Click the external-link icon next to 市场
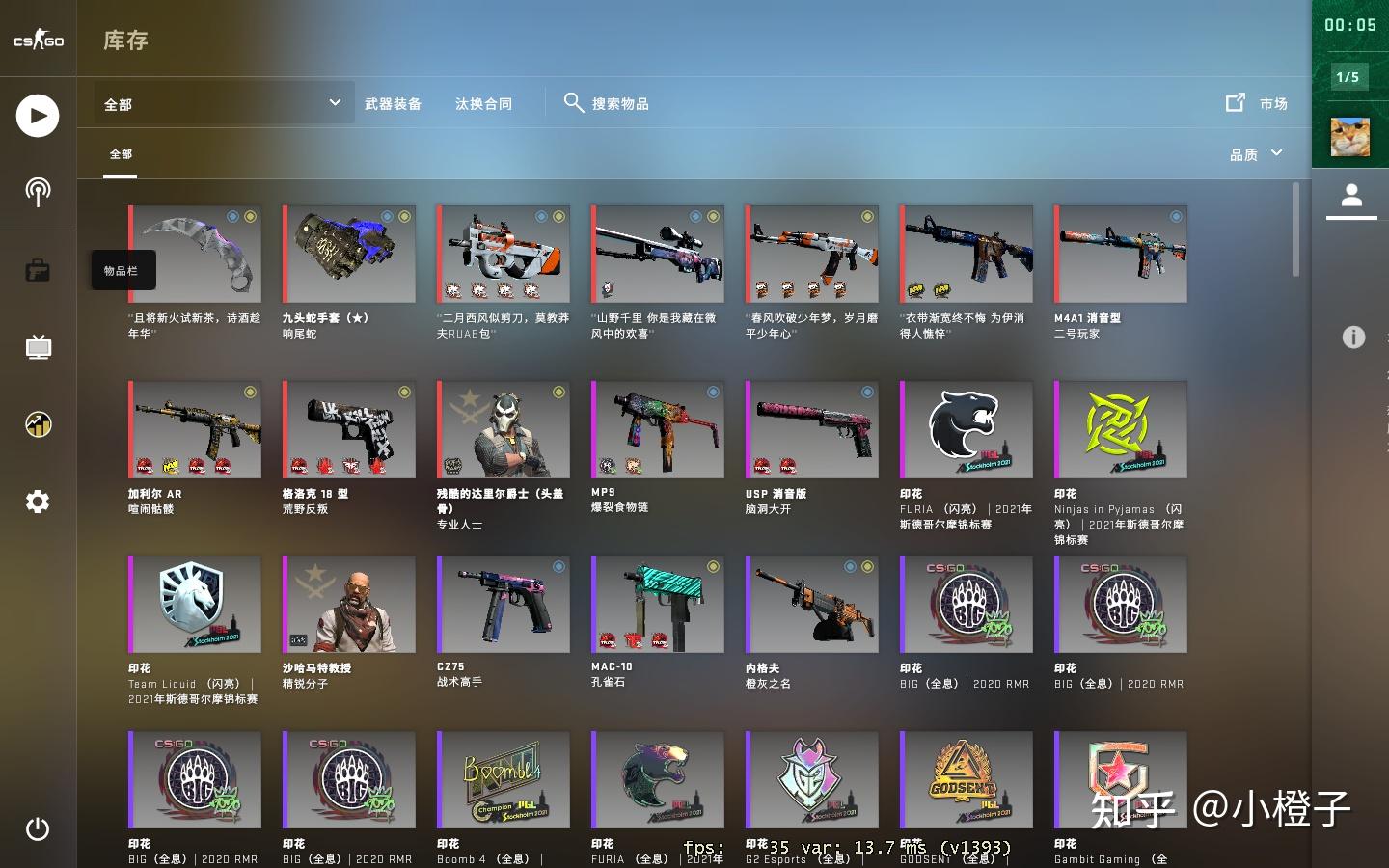The image size is (1389, 868). click(1236, 102)
